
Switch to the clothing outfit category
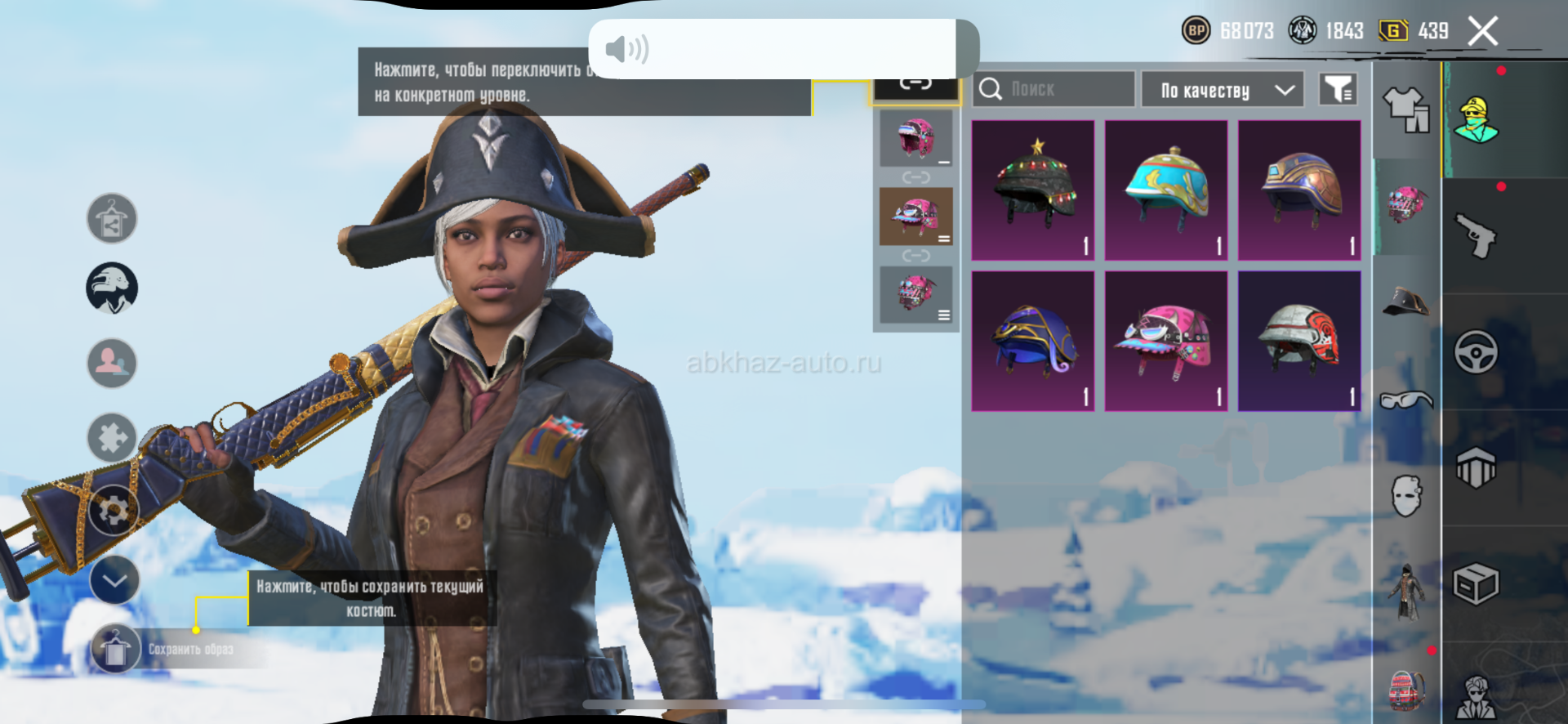pyautogui.click(x=1406, y=110)
